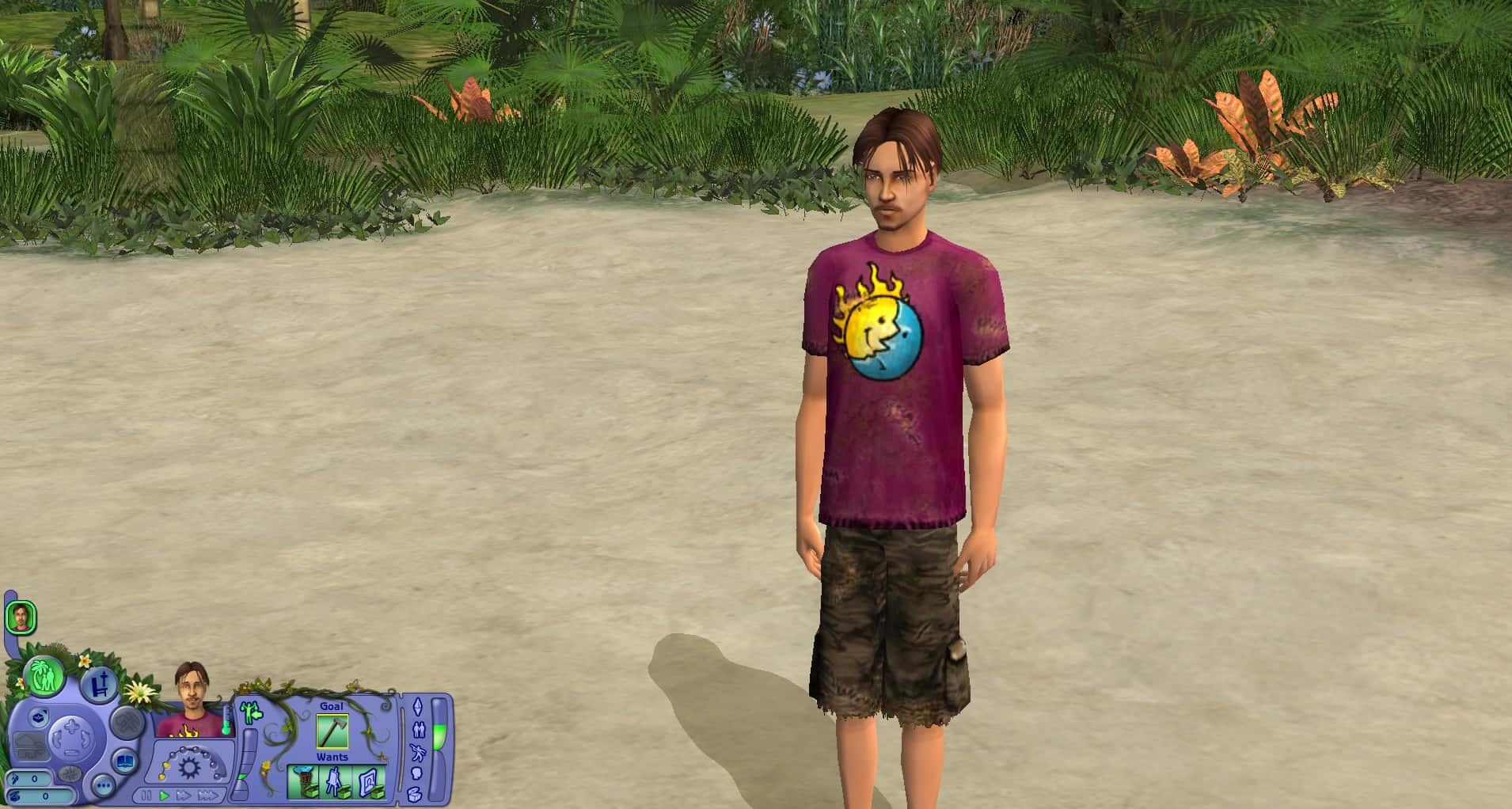Open the skills panel via the juggling figure icon
The image size is (1512, 809).
tap(417, 753)
